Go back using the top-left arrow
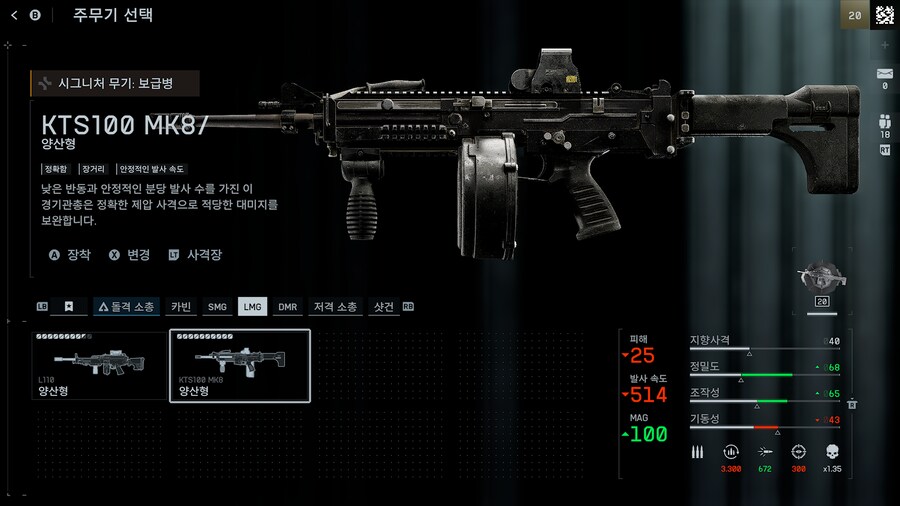 (x=15, y=15)
